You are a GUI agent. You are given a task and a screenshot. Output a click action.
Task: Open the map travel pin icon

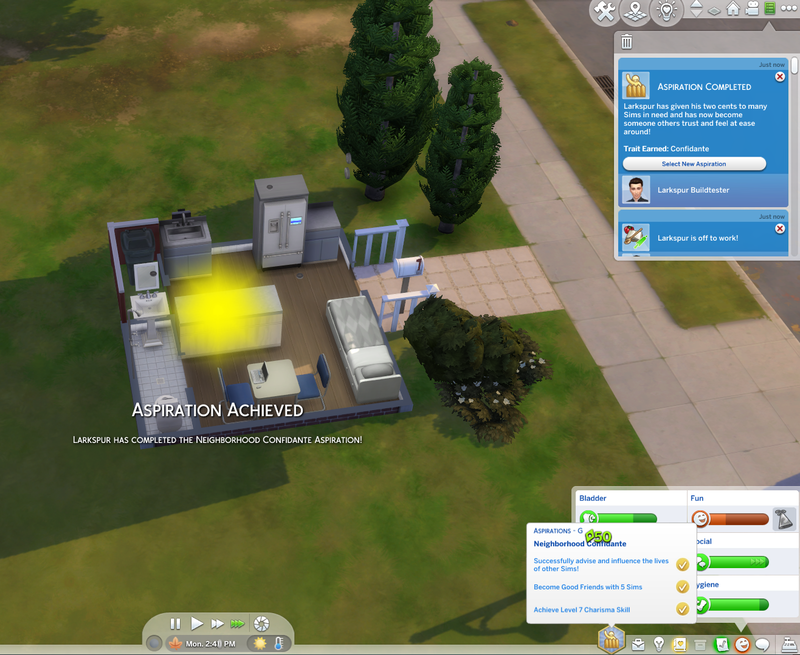tap(632, 11)
